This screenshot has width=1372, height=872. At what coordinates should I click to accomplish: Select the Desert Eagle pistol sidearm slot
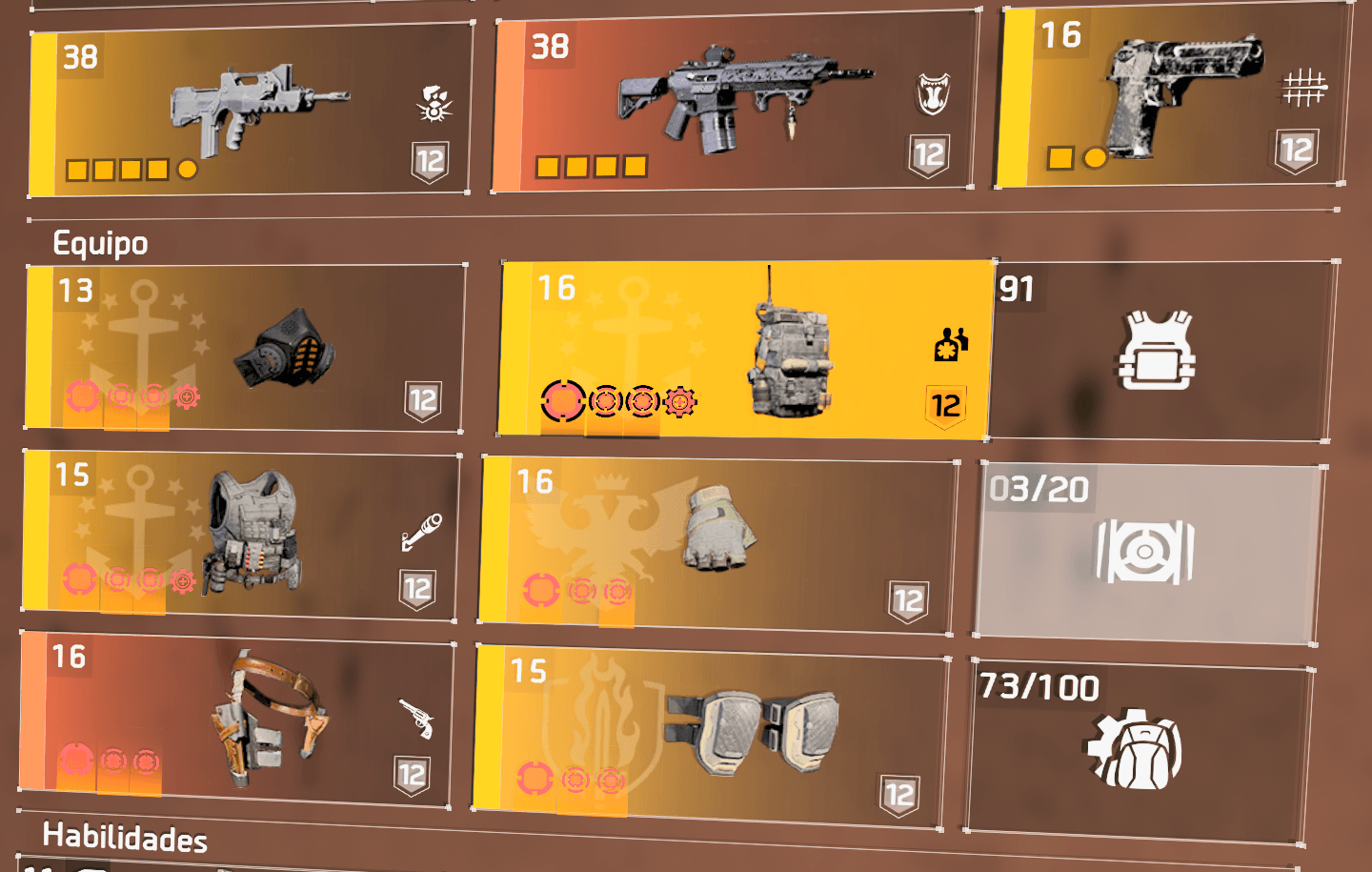[1172, 97]
